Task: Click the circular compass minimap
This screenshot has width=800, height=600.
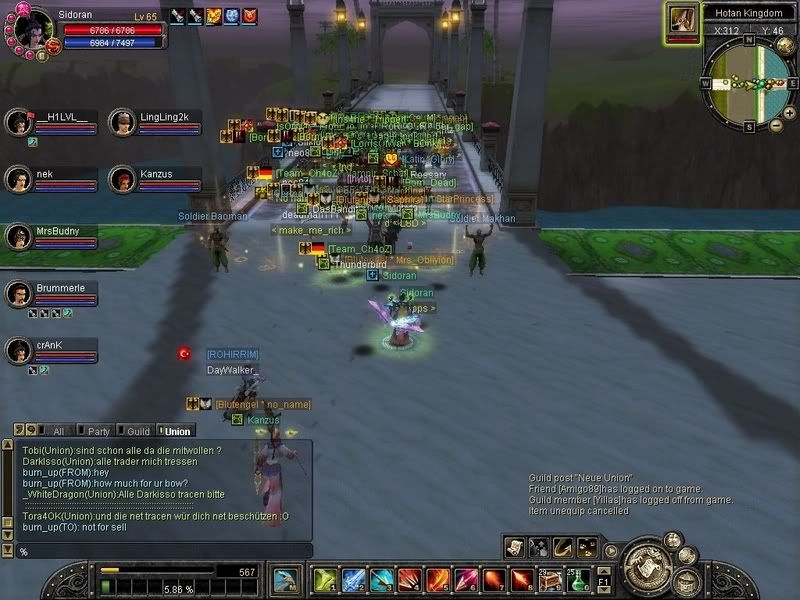Action: (x=747, y=84)
